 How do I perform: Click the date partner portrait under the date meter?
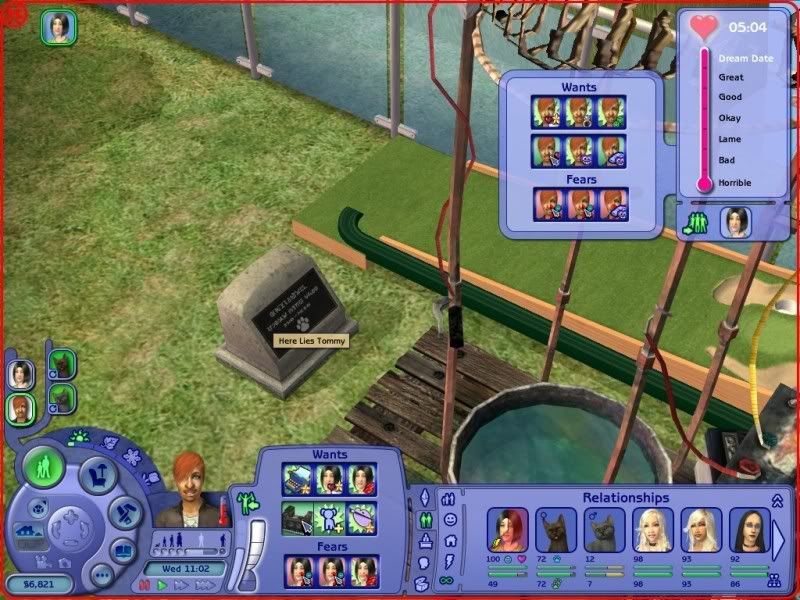pyautogui.click(x=736, y=221)
